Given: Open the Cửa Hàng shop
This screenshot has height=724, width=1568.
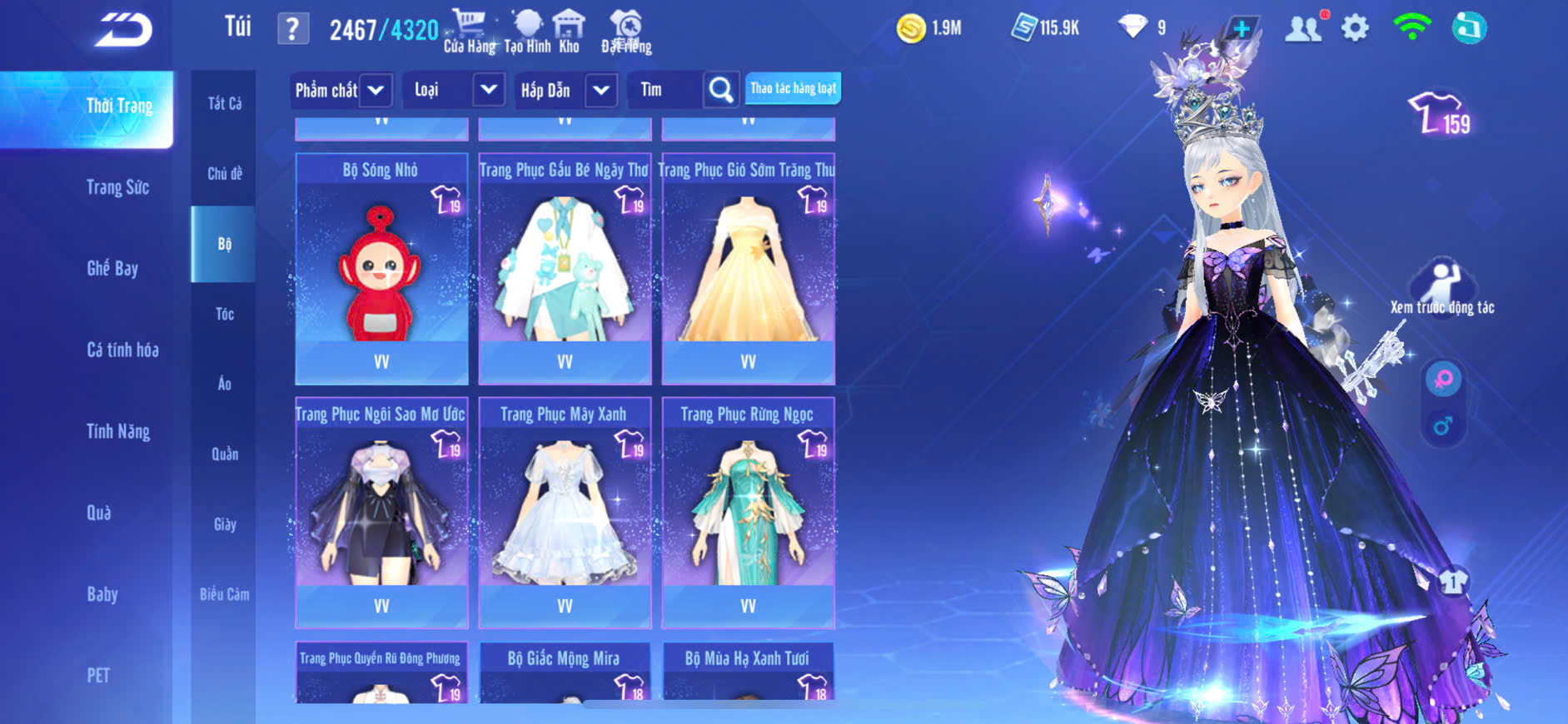Looking at the screenshot, I should click(469, 32).
